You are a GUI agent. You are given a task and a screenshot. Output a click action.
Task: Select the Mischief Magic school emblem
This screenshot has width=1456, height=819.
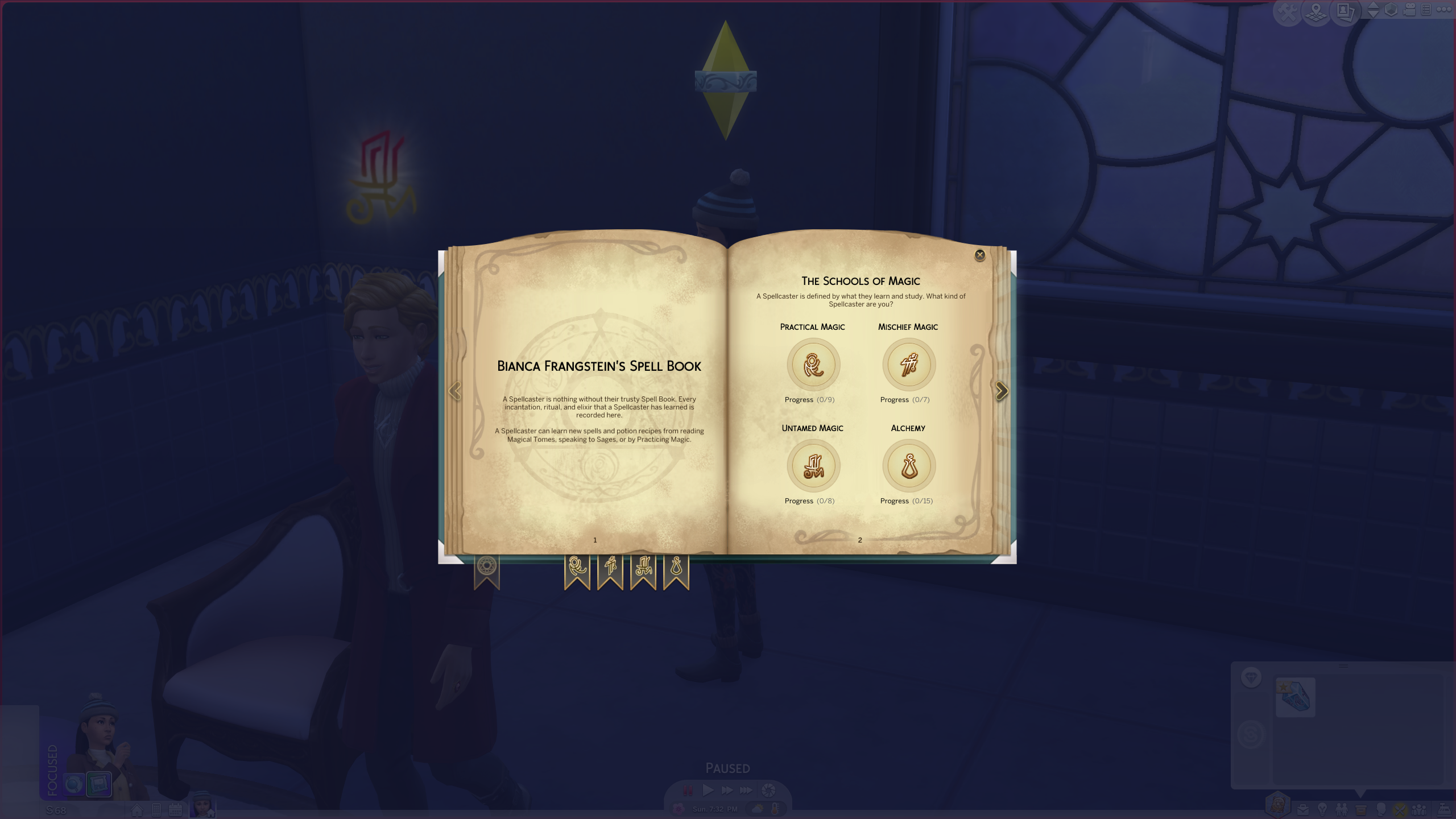909,365
